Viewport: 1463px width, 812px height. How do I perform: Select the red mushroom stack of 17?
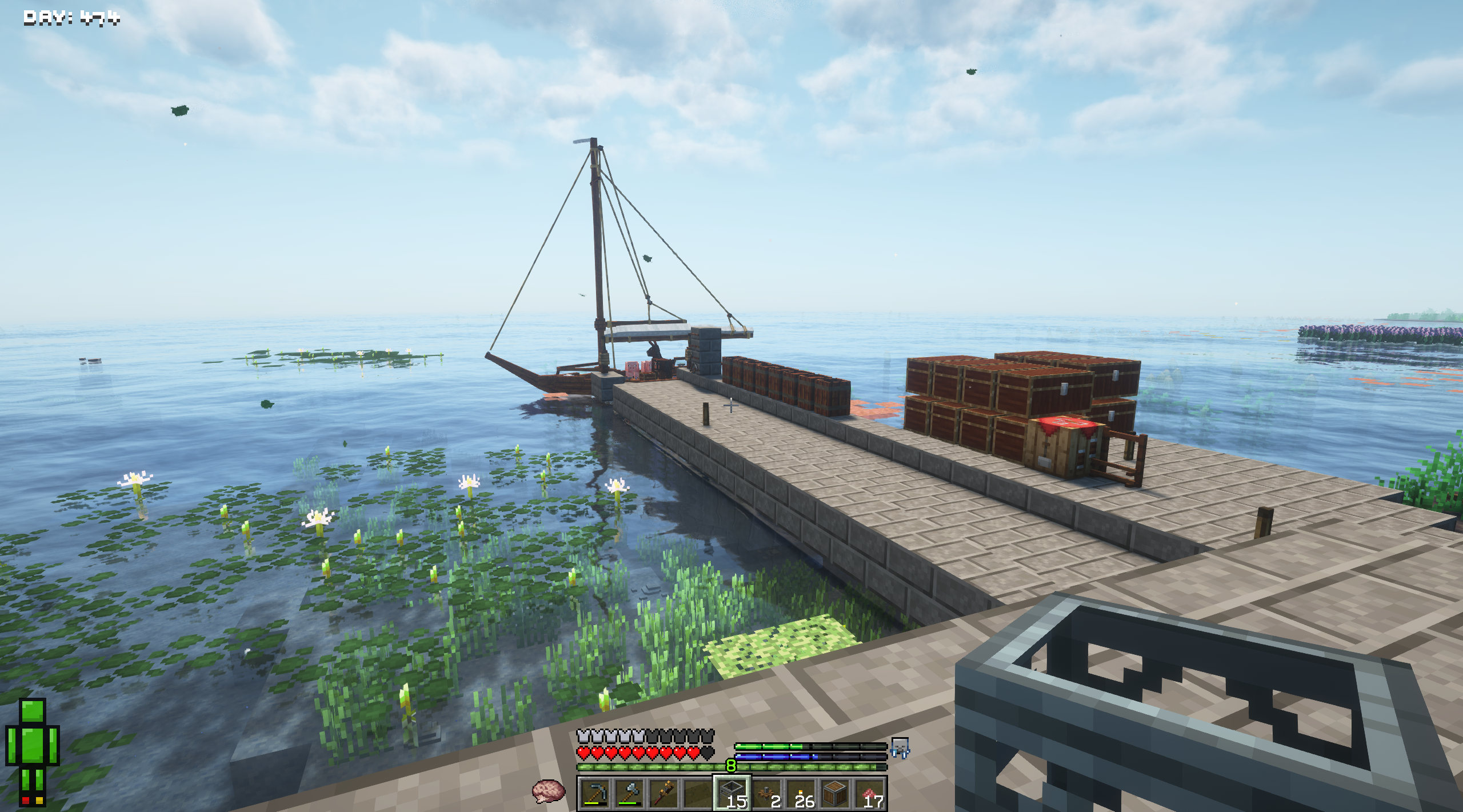(870, 793)
